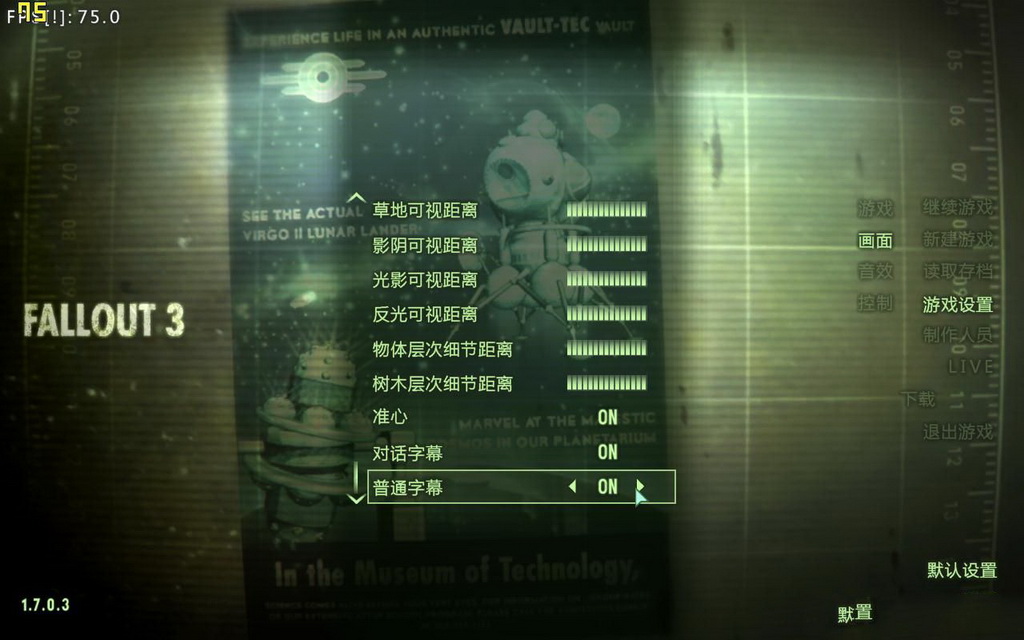Select the 控制 controls category
Screen dimensions: 1024x640
875,304
